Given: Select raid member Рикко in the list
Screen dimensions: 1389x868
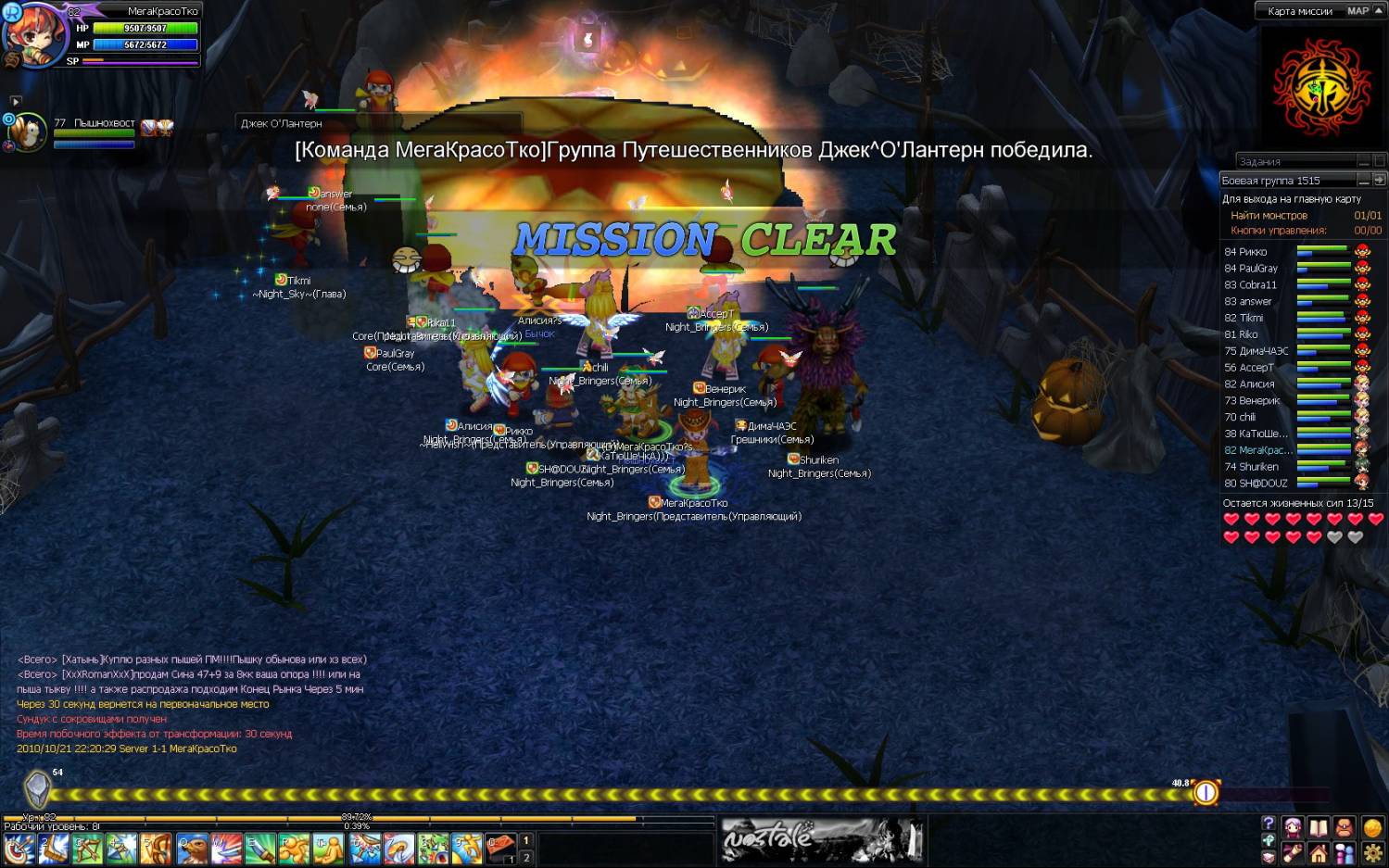Looking at the screenshot, I should pos(1245,252).
